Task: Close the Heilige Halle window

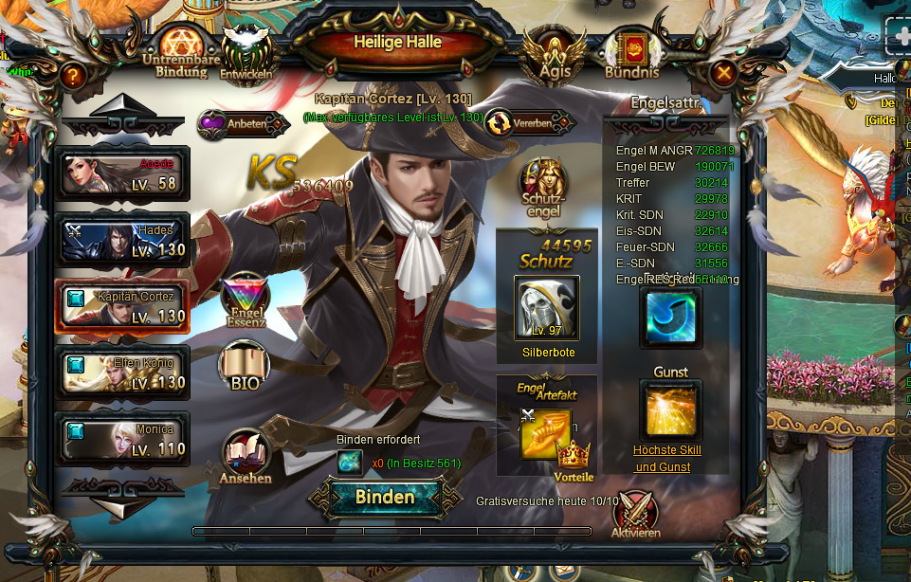Action: [724, 73]
